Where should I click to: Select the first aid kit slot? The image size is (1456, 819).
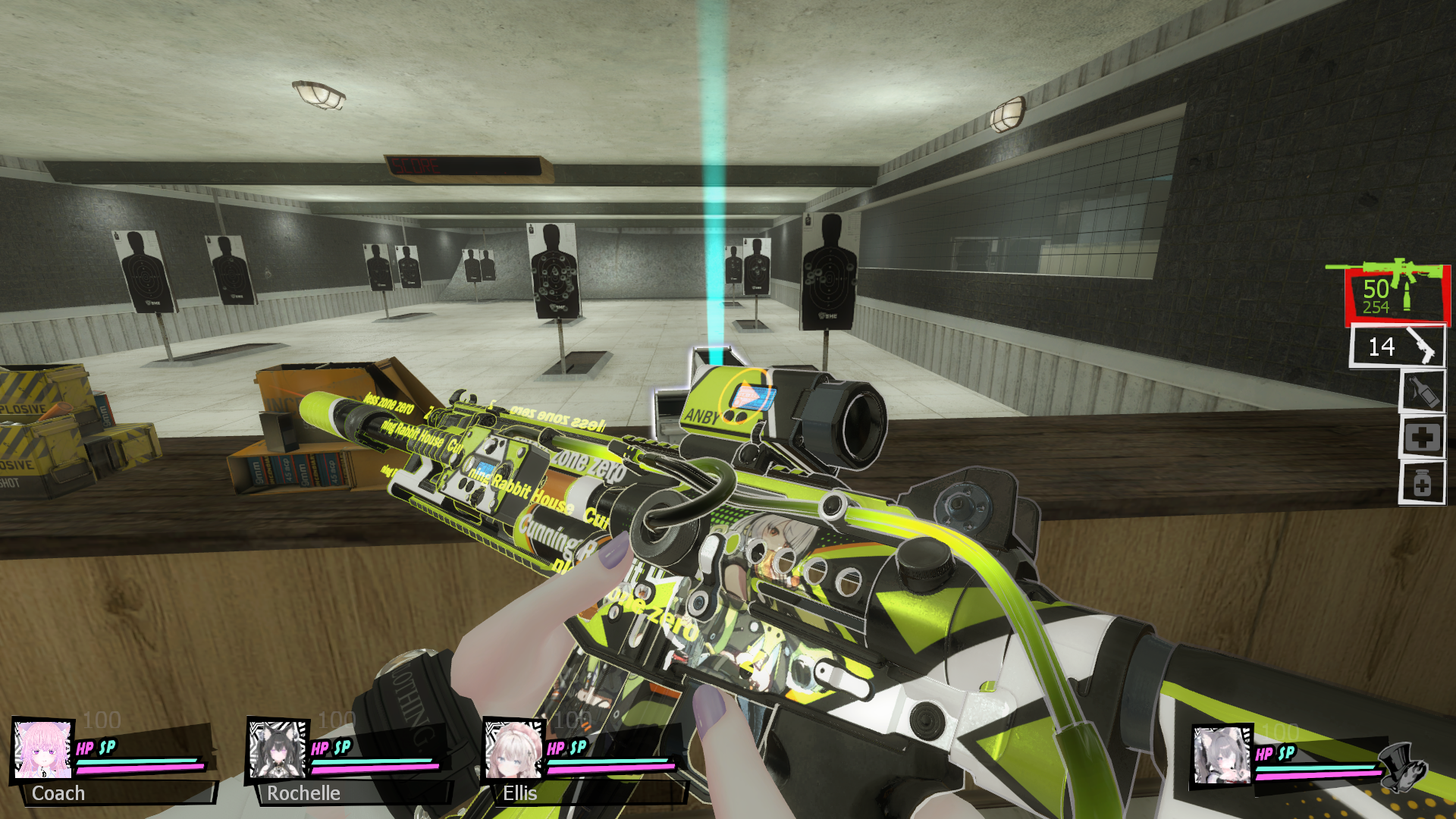click(1422, 438)
